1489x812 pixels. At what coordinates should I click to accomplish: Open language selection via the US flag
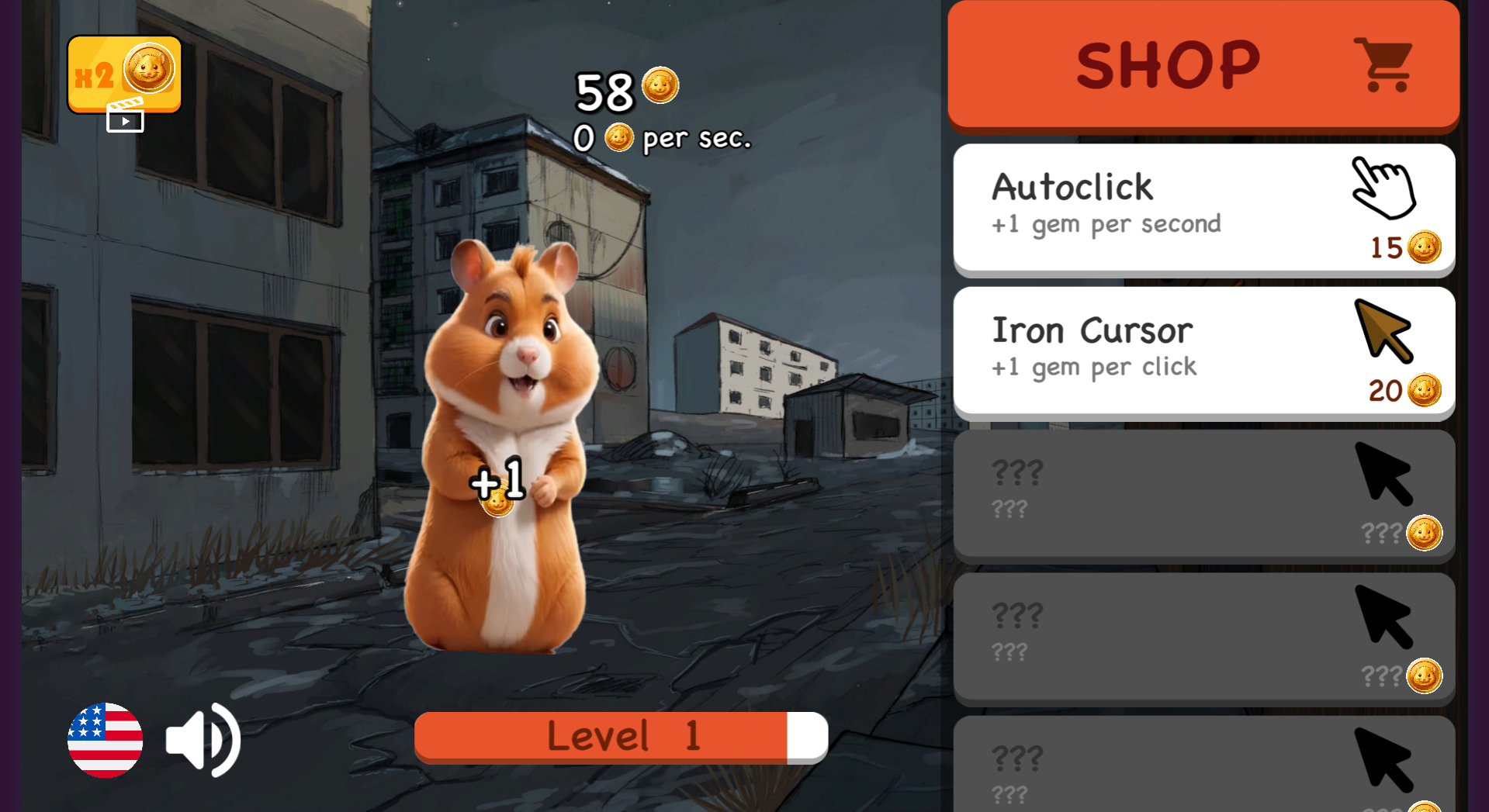[105, 739]
